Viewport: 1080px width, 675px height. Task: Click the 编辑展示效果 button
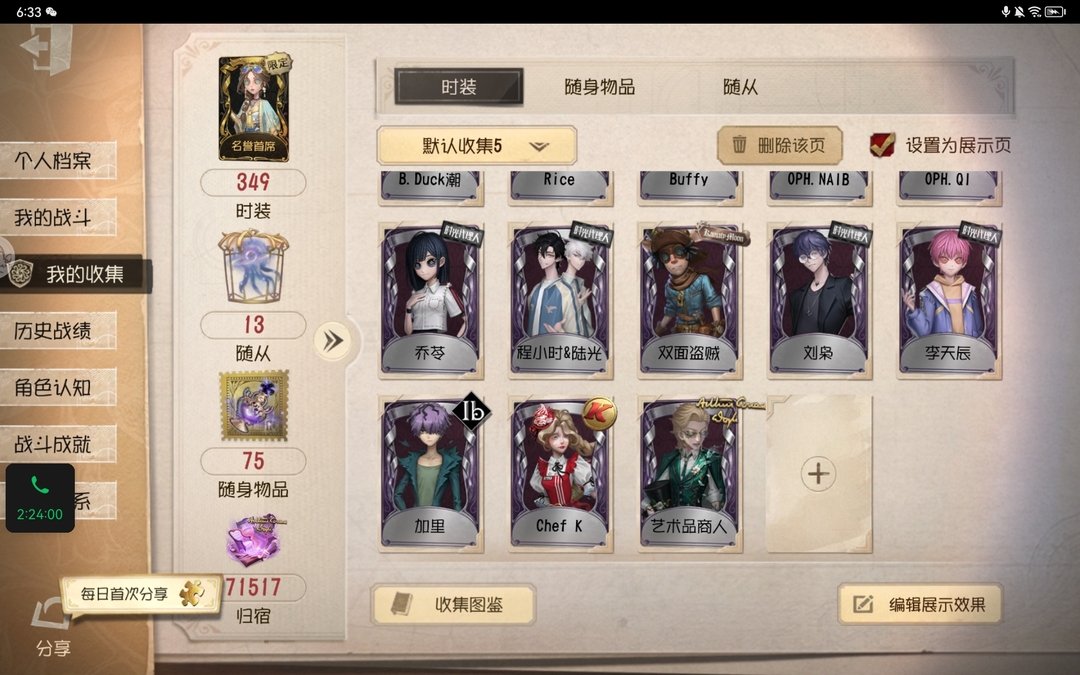pyautogui.click(x=920, y=604)
